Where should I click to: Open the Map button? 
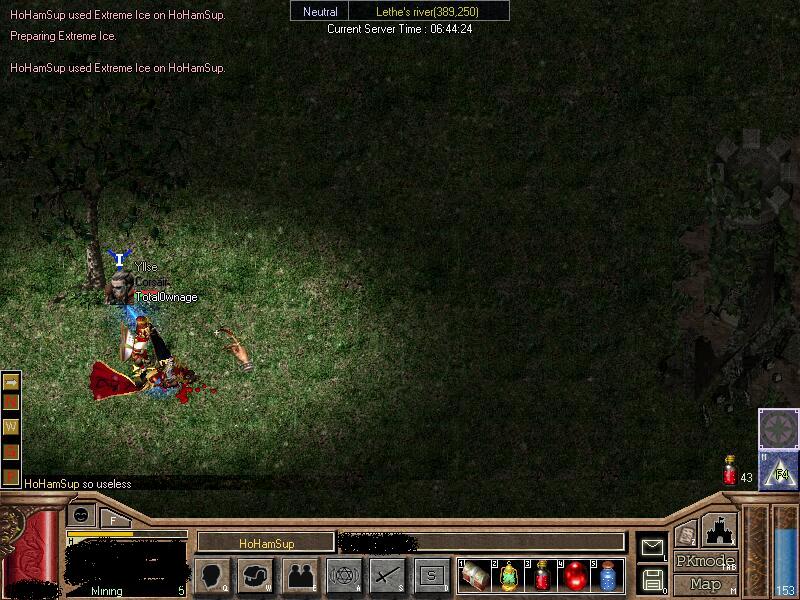tap(706, 584)
